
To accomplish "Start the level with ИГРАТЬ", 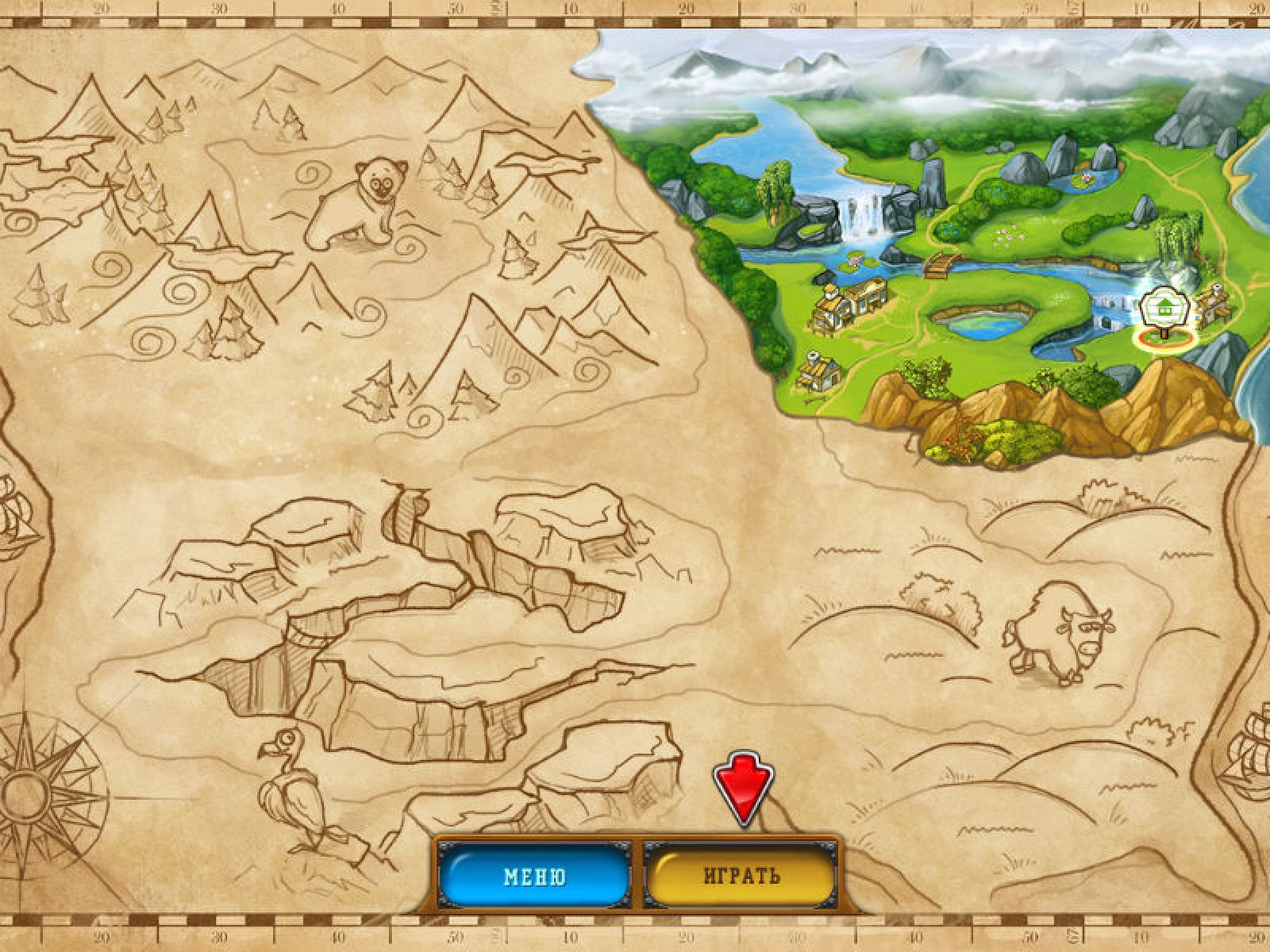I will (741, 876).
